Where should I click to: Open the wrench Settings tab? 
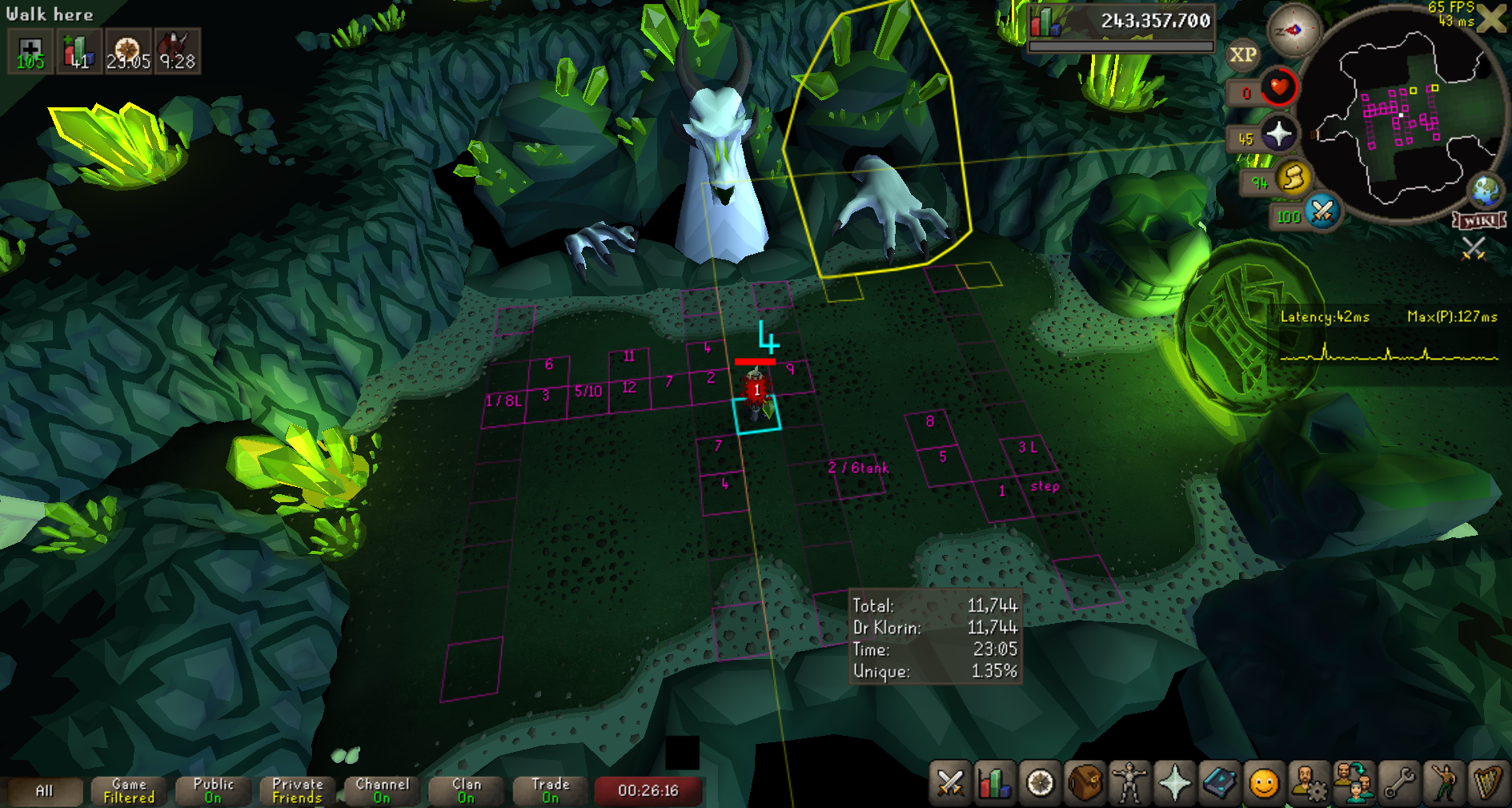pyautogui.click(x=1398, y=782)
